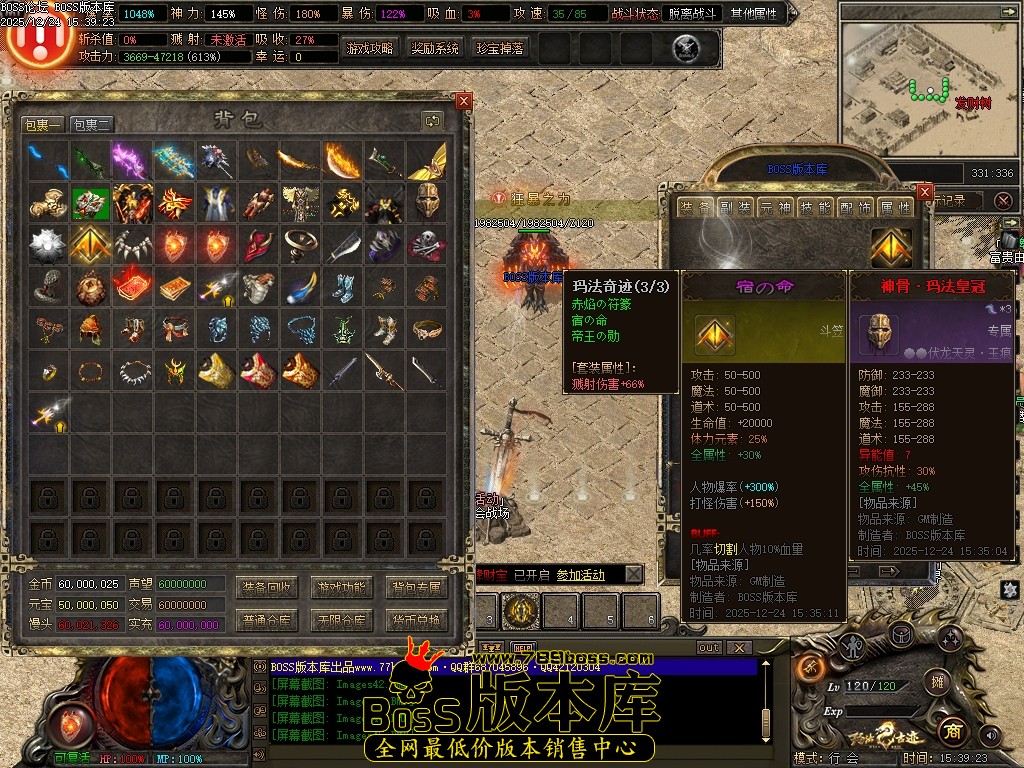1024x768 pixels.
Task: Open the 游戏攻略 game guide
Action: (370, 48)
